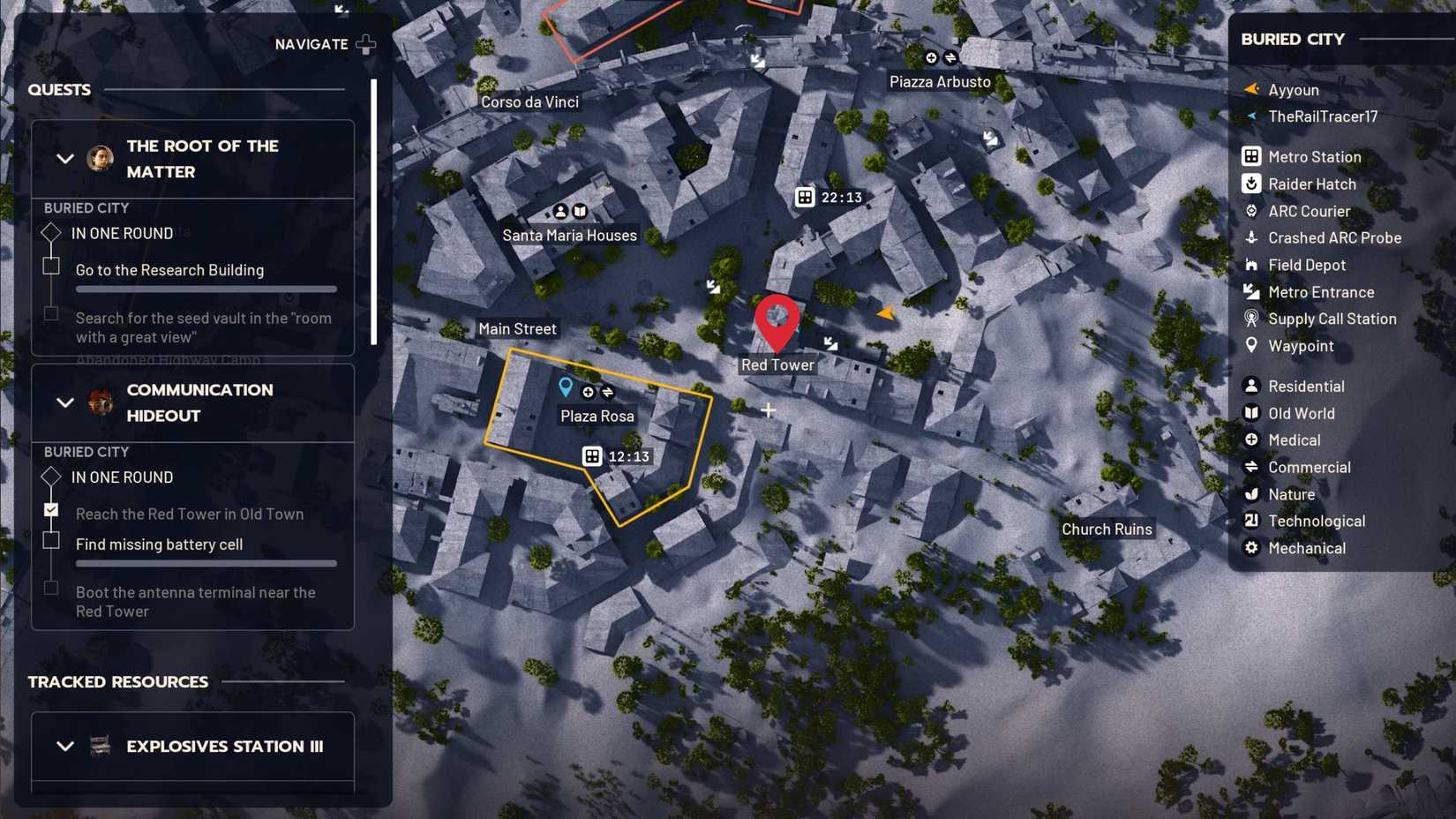Expand Explosives Station III under Tracked Resources
The height and width of the screenshot is (819, 1456).
64,746
